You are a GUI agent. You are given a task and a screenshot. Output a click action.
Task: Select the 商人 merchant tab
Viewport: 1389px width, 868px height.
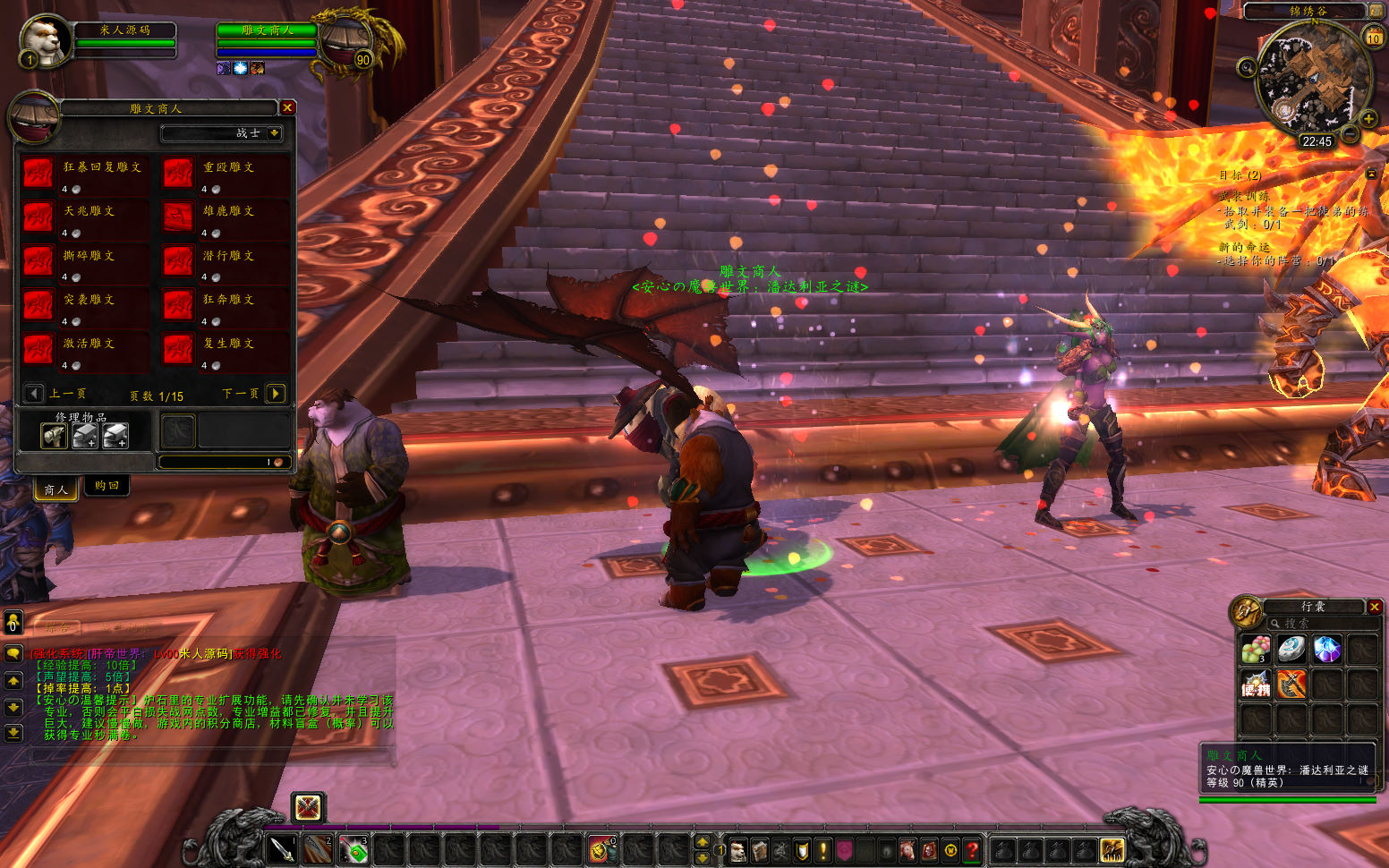[55, 489]
